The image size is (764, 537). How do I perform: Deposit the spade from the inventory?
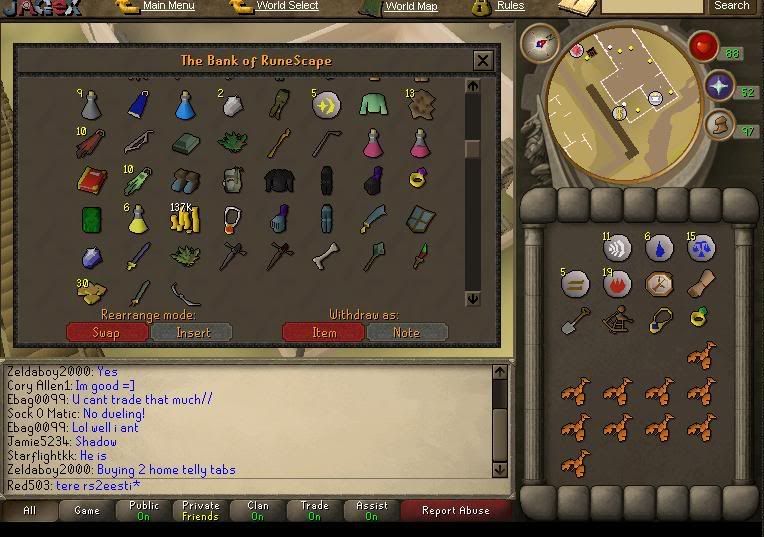point(575,320)
